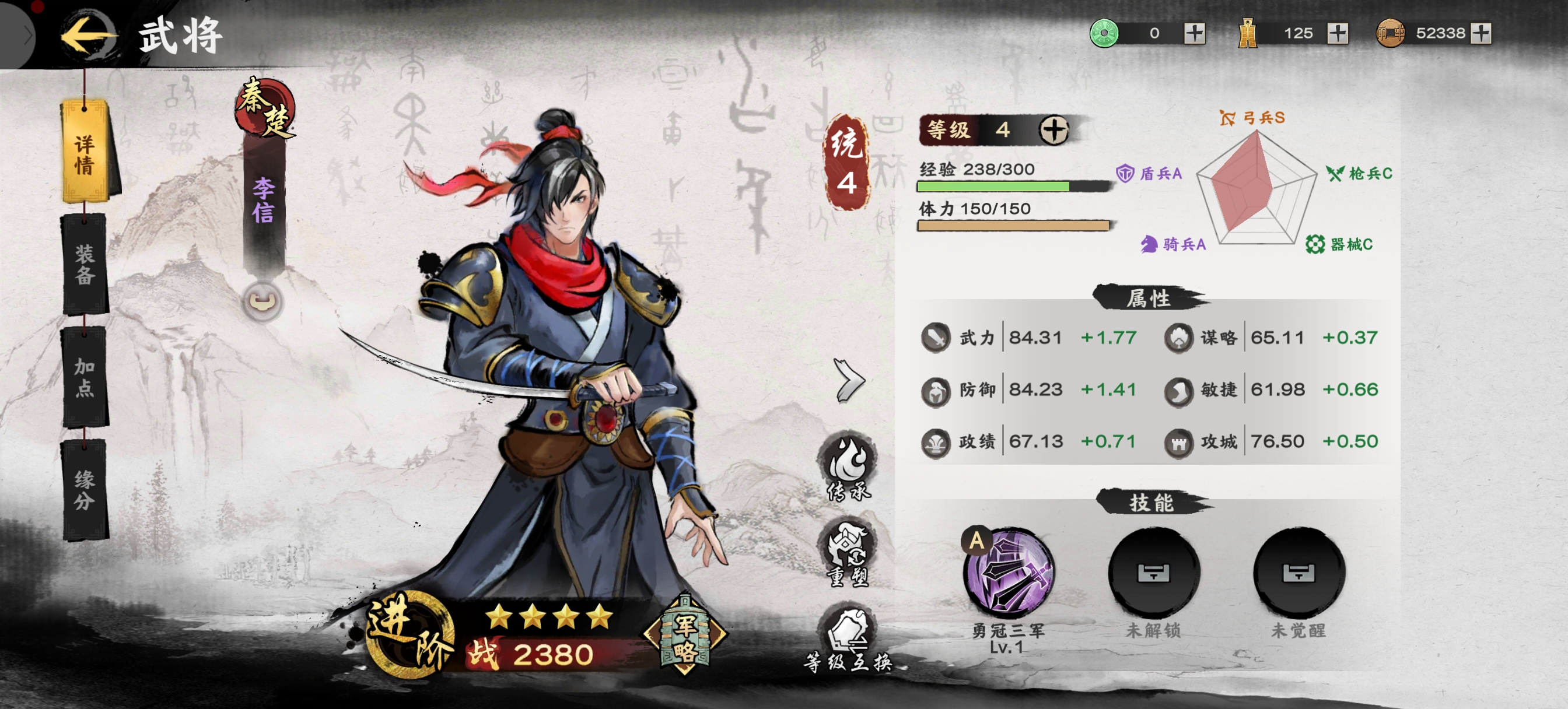Level up hero with 等级 plus button
Screen dimensions: 1568x709
(1053, 129)
